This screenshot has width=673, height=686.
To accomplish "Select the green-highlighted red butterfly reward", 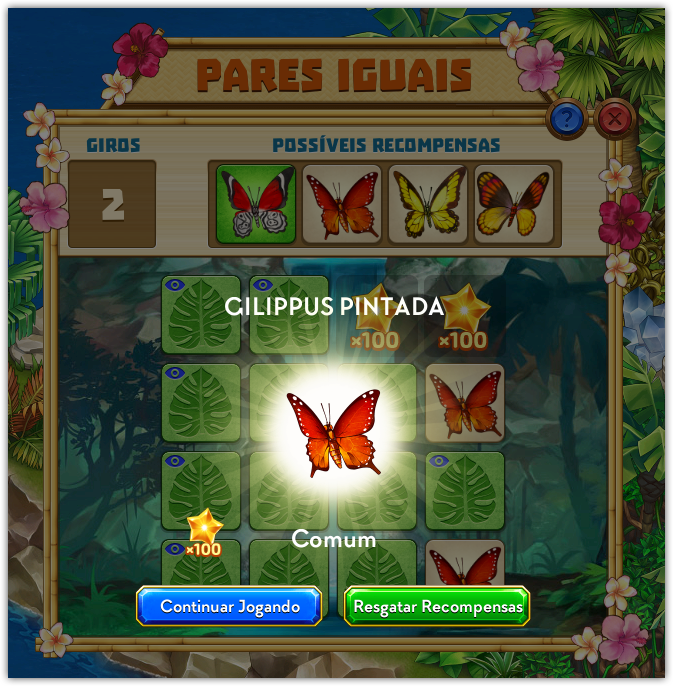I will (x=256, y=204).
